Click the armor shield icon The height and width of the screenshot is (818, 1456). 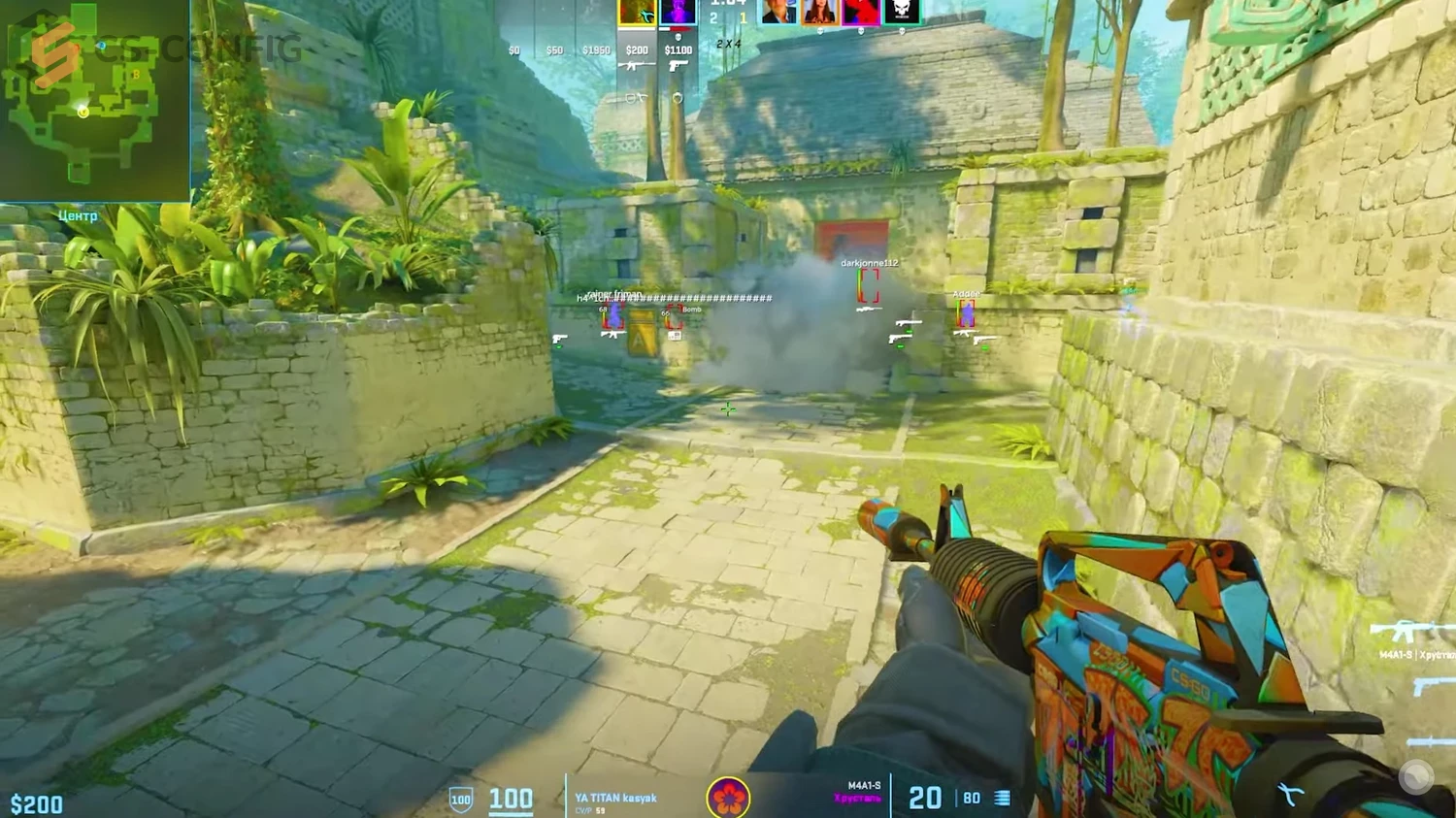pos(461,800)
